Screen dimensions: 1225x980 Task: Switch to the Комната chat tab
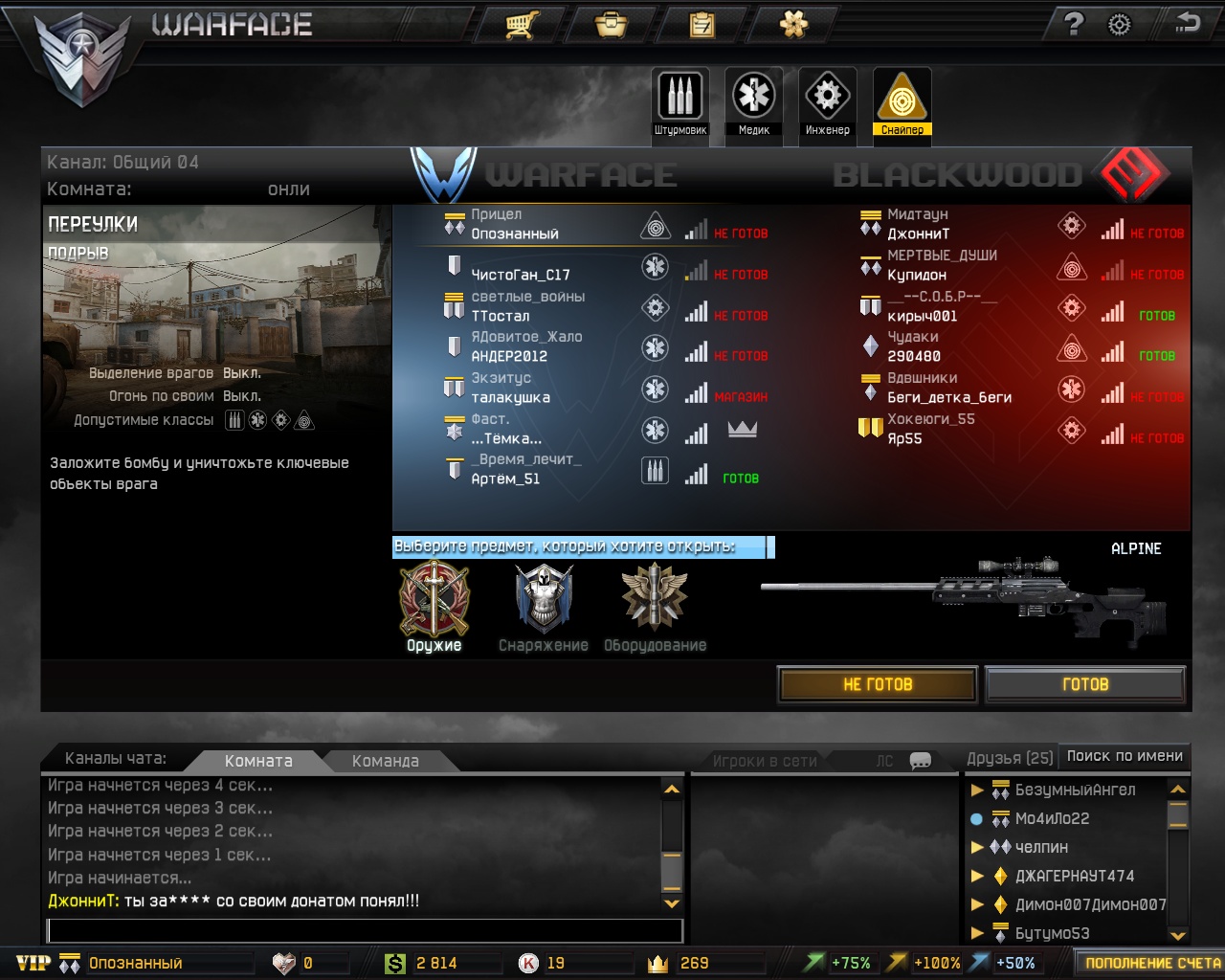258,761
